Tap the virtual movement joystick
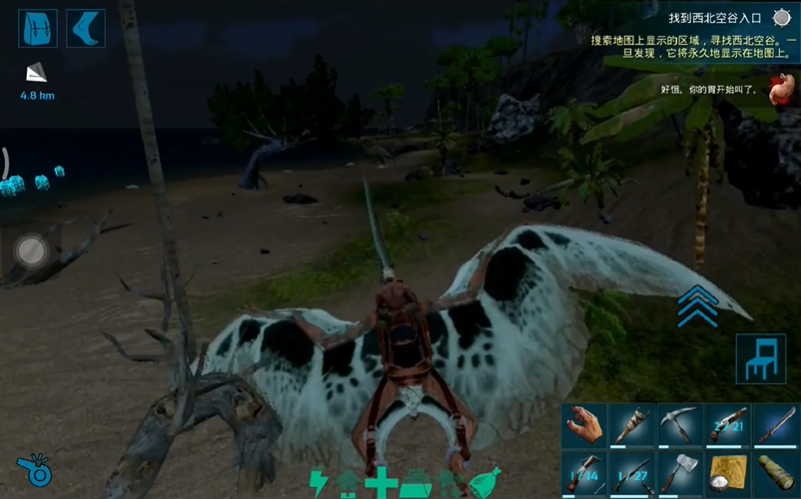This screenshot has width=801, height=499. pyautogui.click(x=31, y=250)
